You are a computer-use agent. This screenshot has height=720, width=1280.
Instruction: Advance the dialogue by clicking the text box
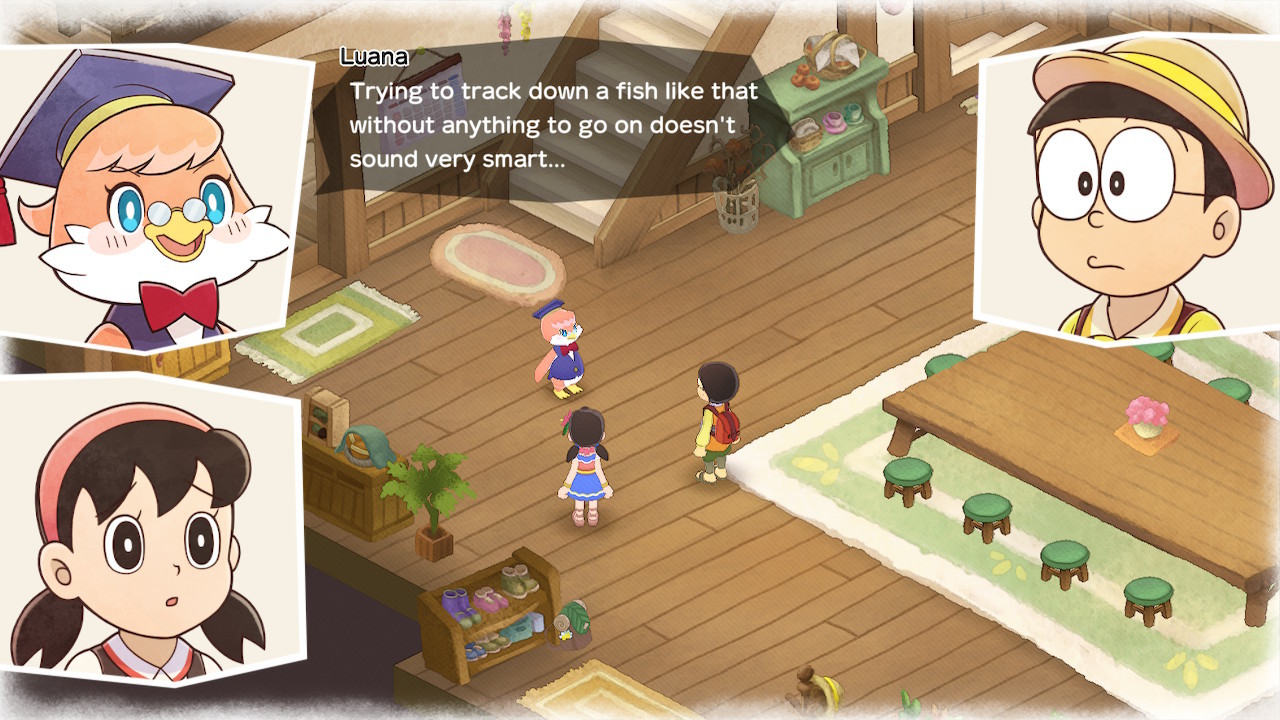pyautogui.click(x=550, y=120)
